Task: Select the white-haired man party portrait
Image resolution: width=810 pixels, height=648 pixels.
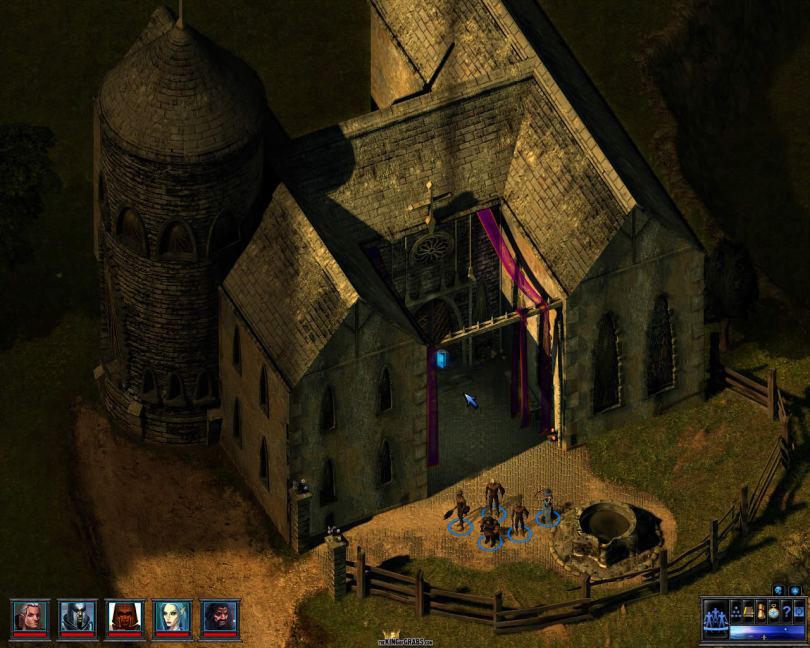Action: [29, 617]
